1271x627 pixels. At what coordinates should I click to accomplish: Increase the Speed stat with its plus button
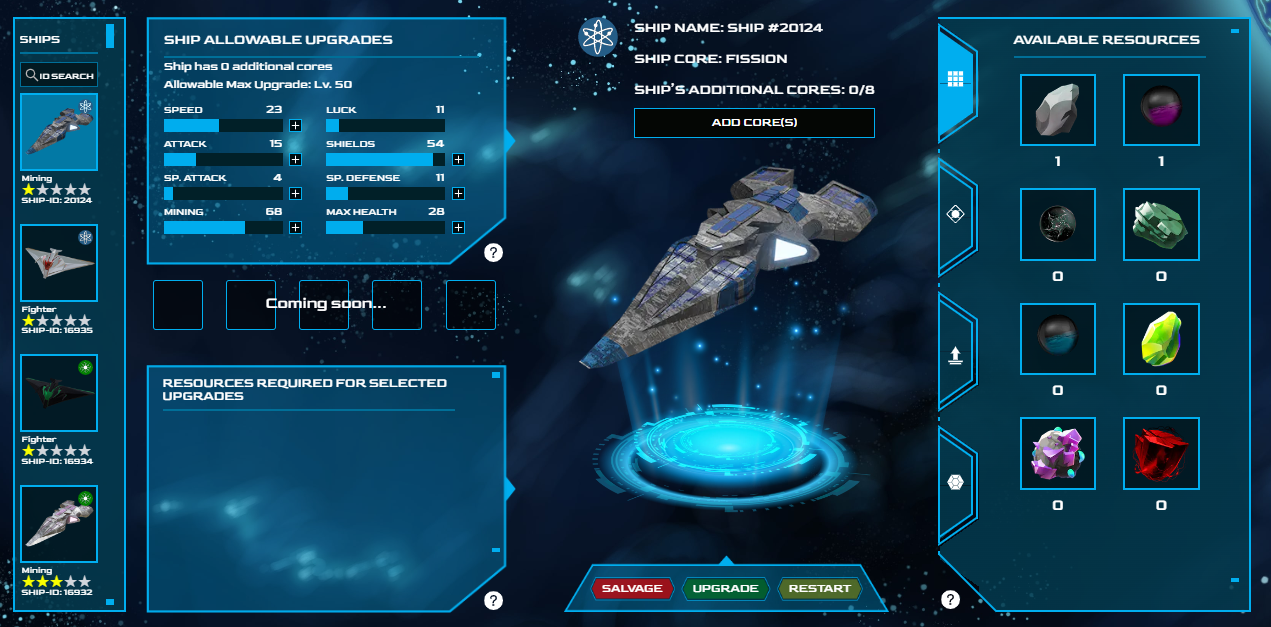[295, 126]
